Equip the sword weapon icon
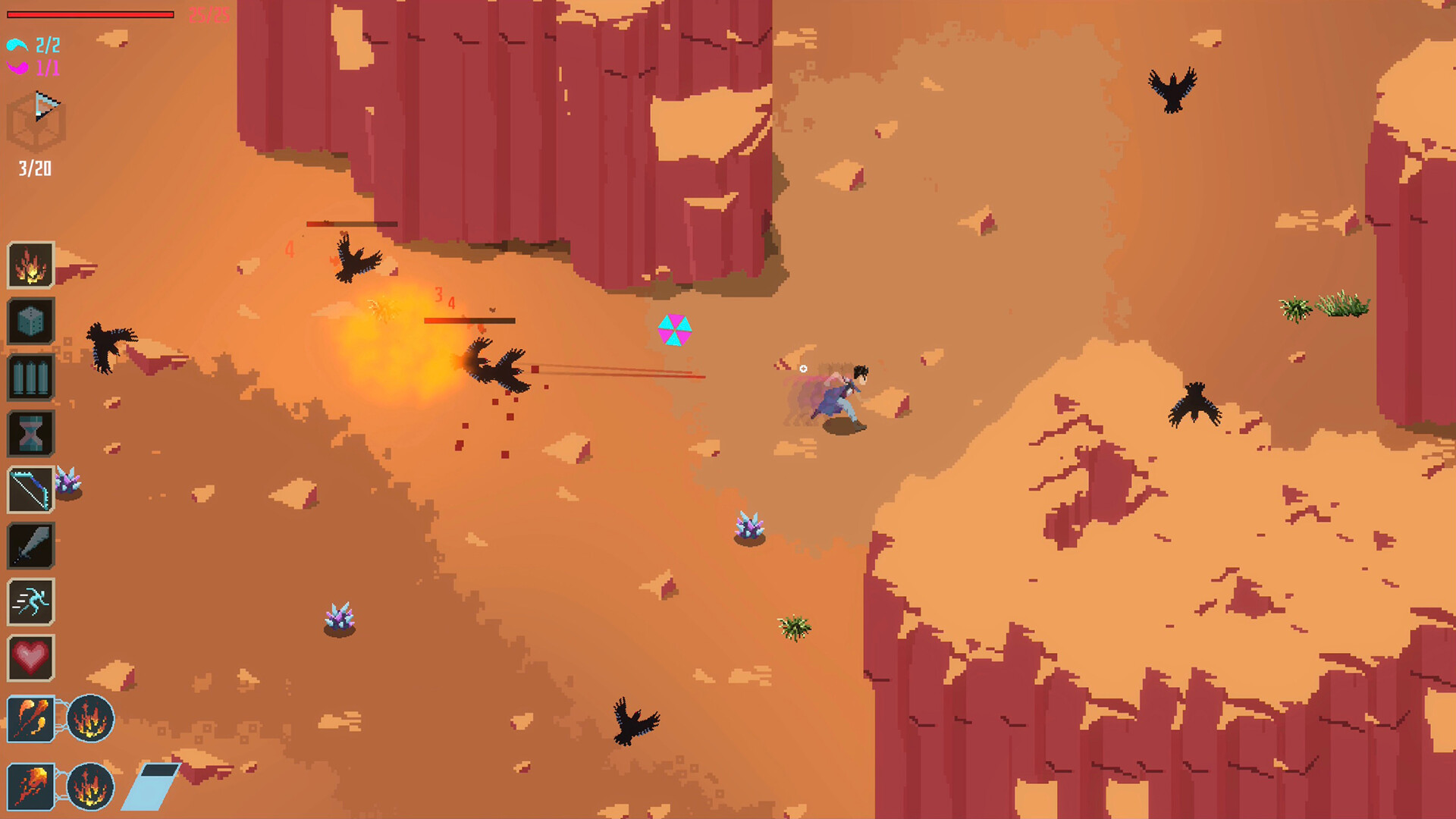 coord(30,545)
